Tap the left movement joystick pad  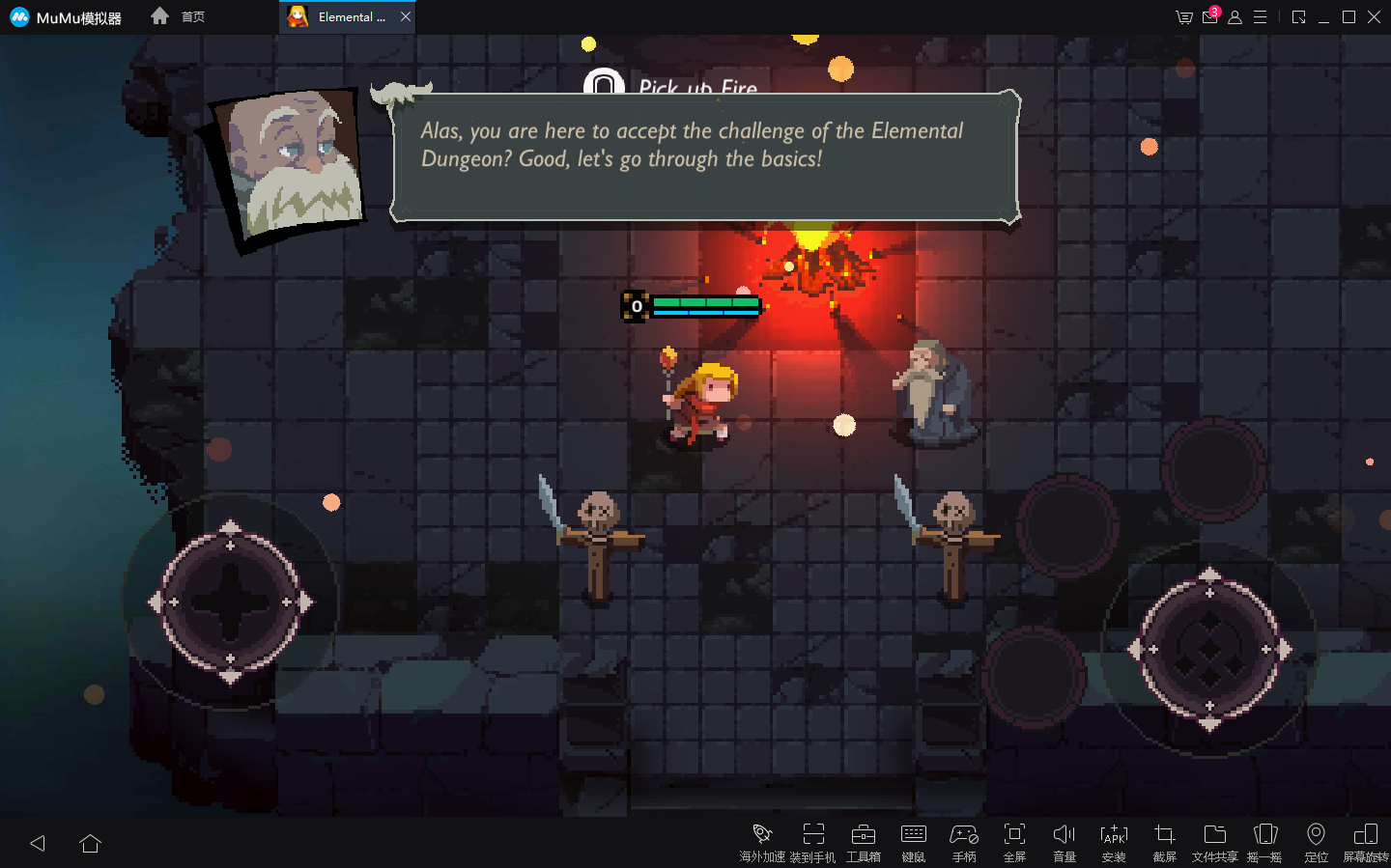230,602
